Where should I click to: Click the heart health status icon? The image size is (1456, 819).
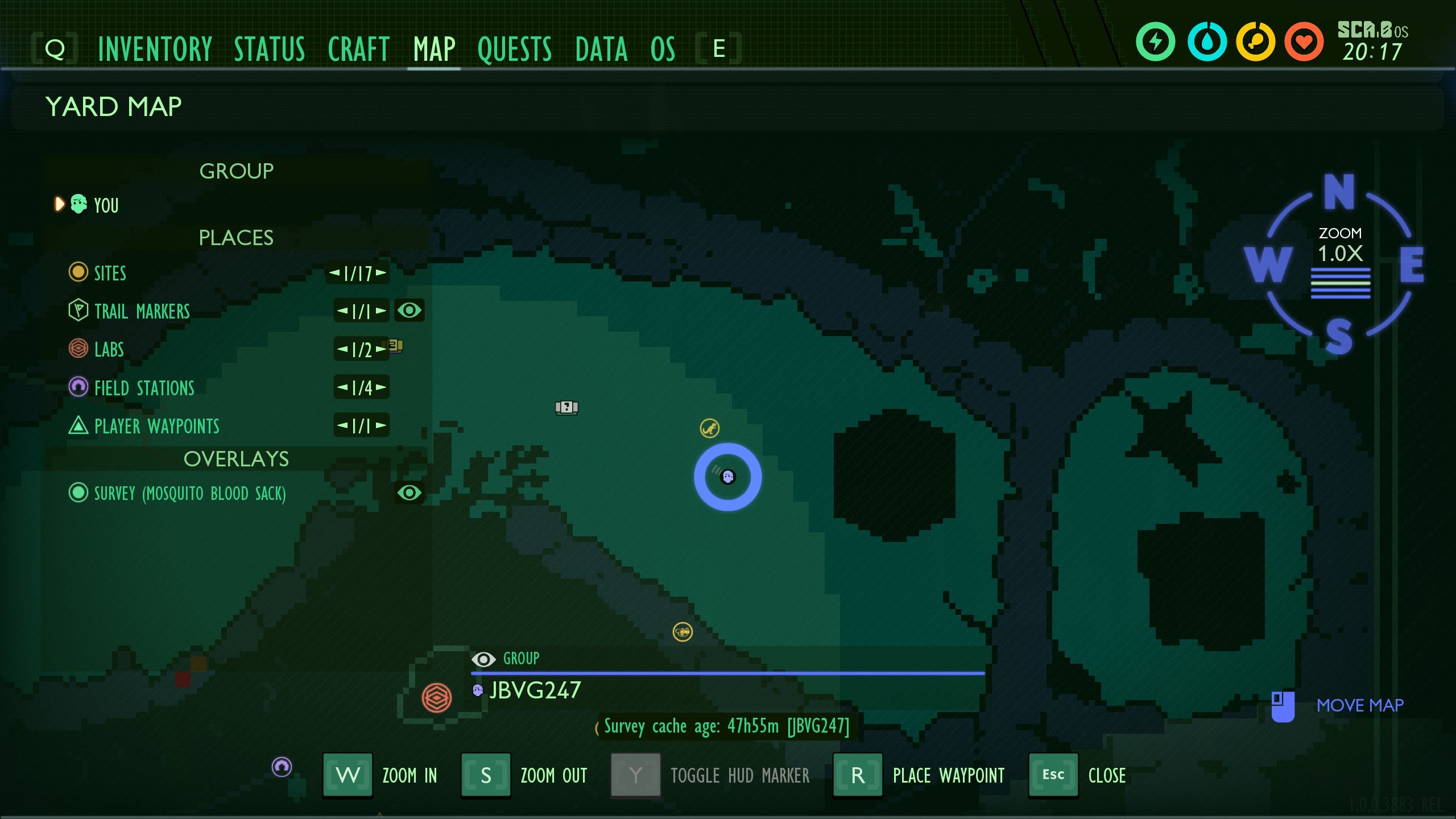[x=1305, y=40]
